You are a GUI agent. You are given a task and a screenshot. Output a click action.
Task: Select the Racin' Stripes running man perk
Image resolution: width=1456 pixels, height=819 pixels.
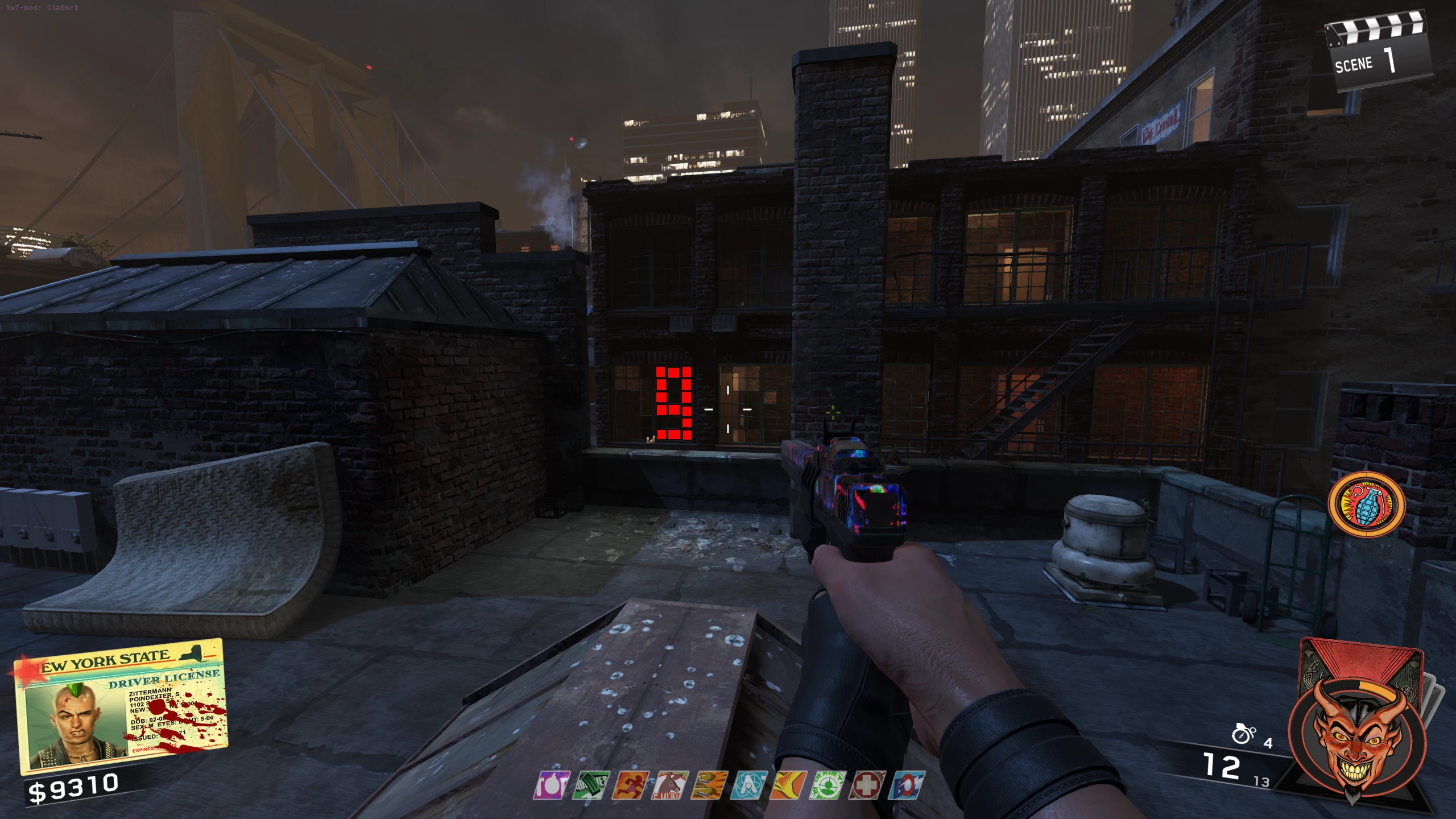pyautogui.click(x=630, y=785)
